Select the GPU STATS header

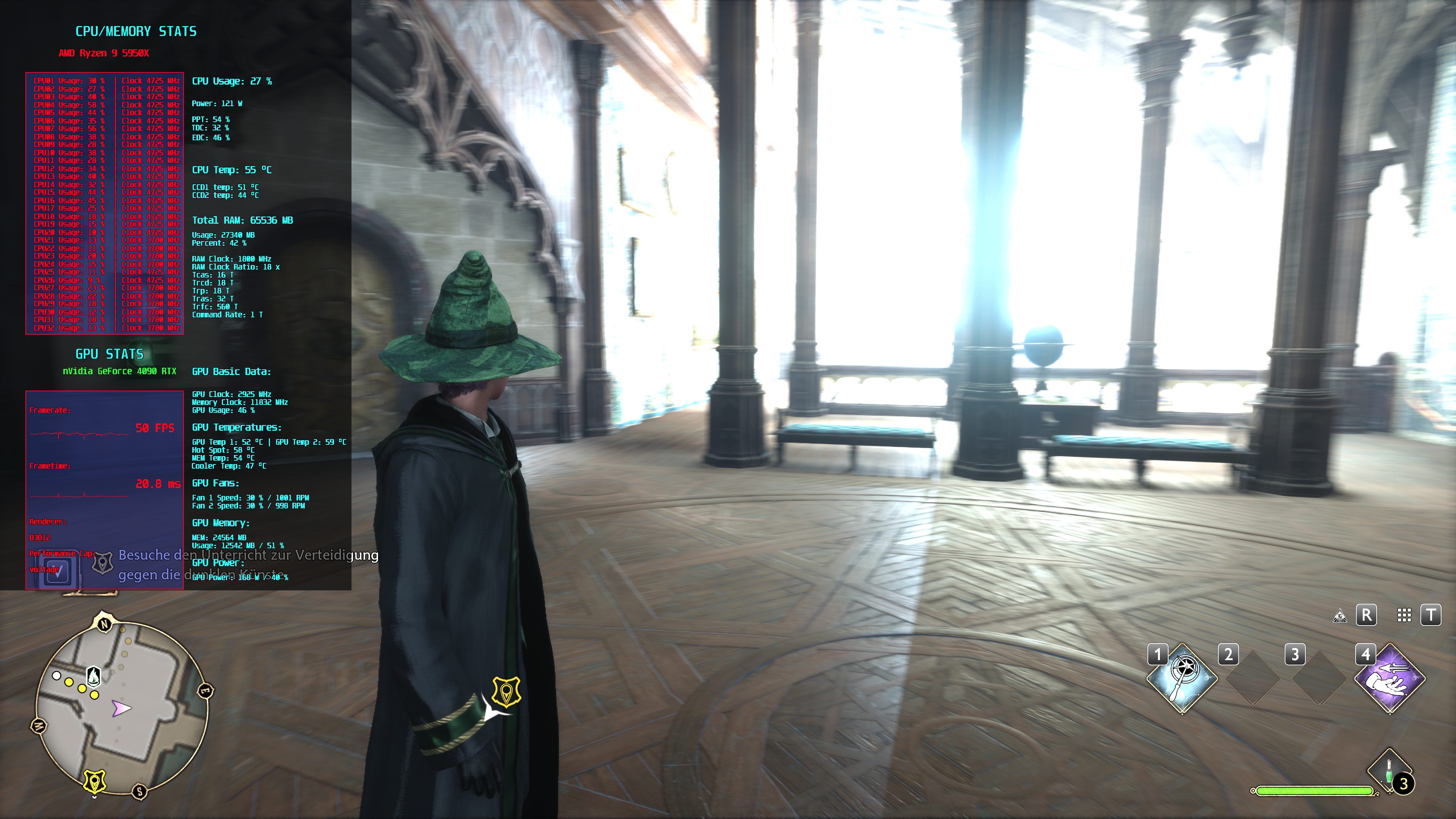click(x=110, y=354)
